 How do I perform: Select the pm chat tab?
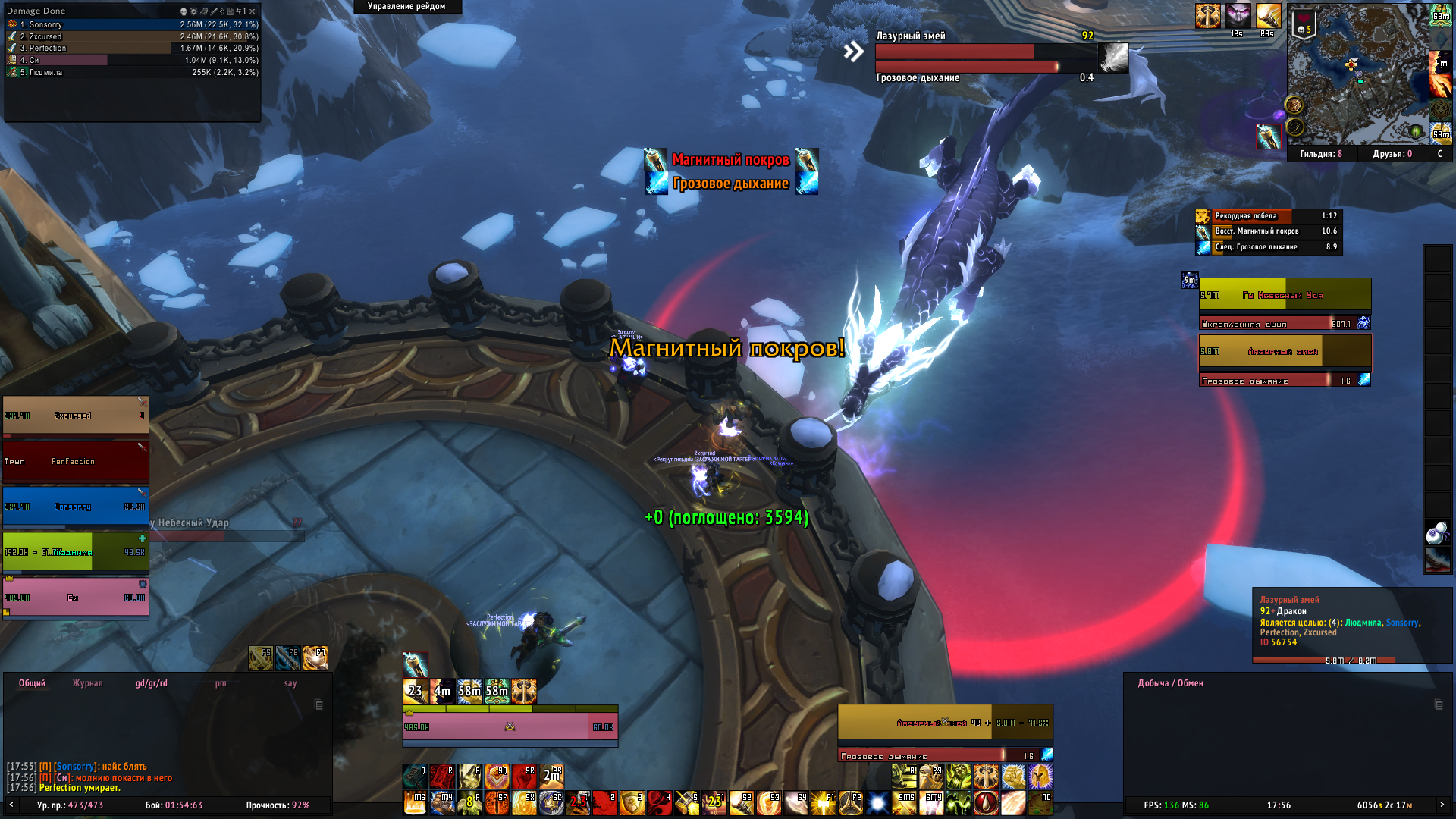click(221, 683)
